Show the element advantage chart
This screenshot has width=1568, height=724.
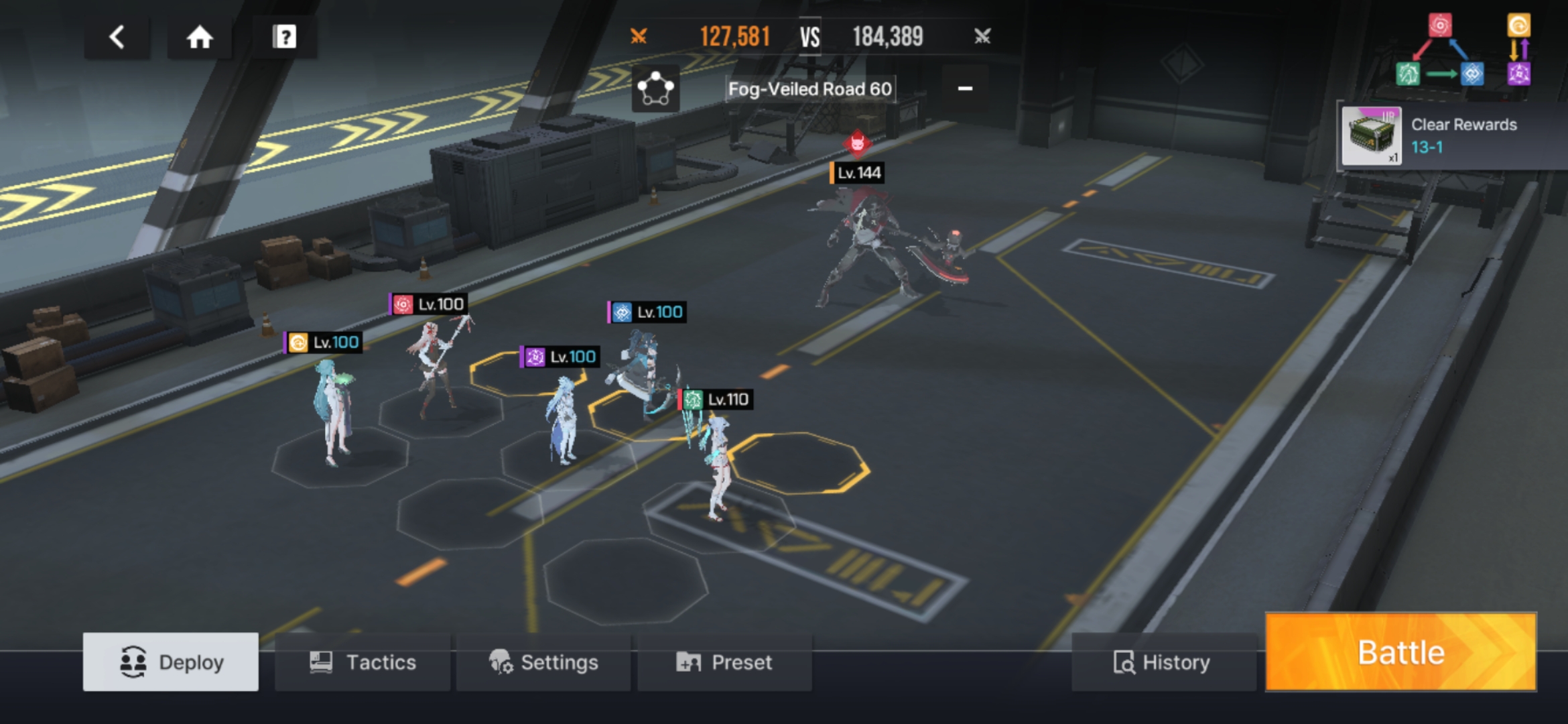point(1463,52)
